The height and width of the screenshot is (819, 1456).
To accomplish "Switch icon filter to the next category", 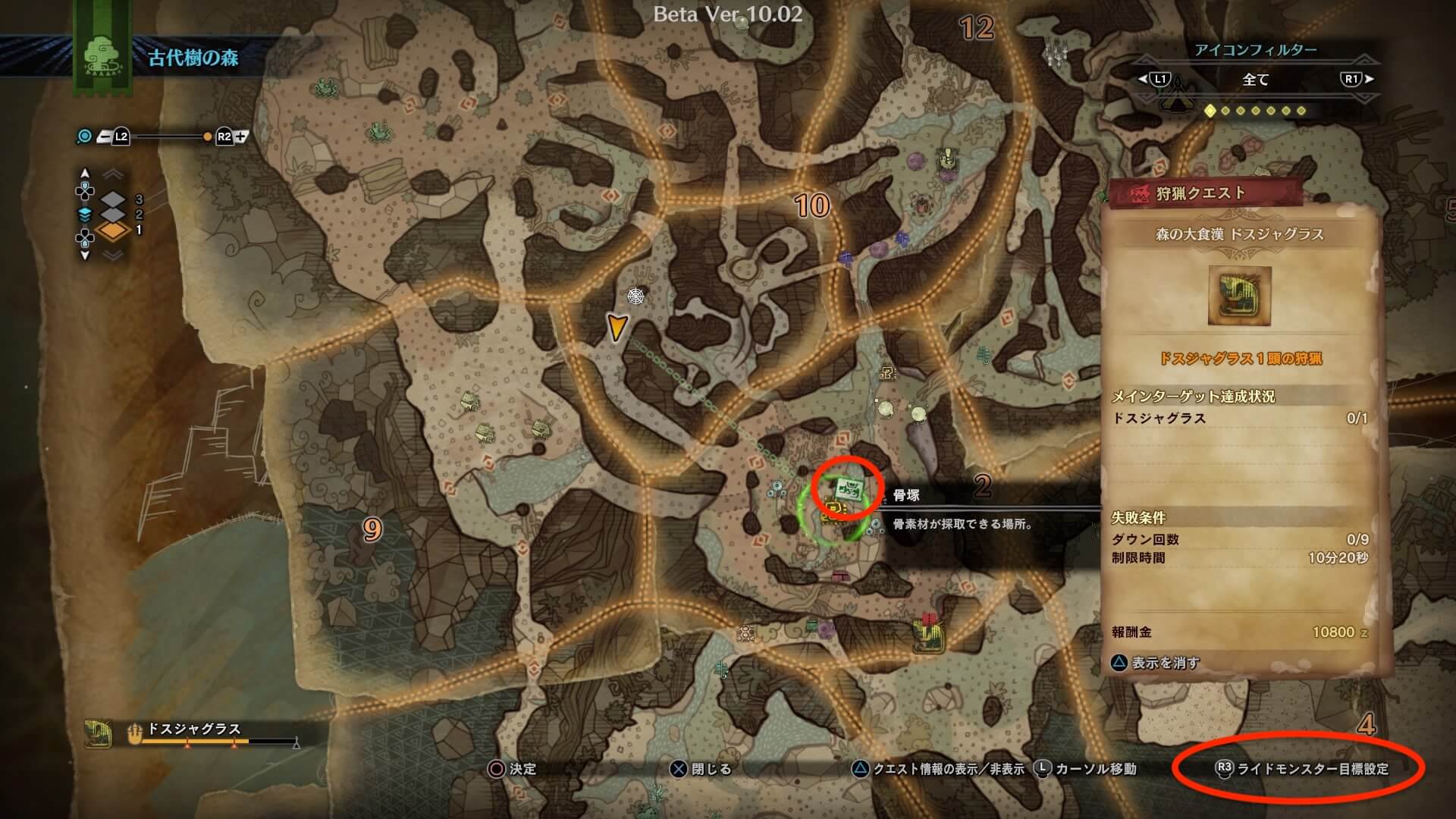I will (1357, 79).
